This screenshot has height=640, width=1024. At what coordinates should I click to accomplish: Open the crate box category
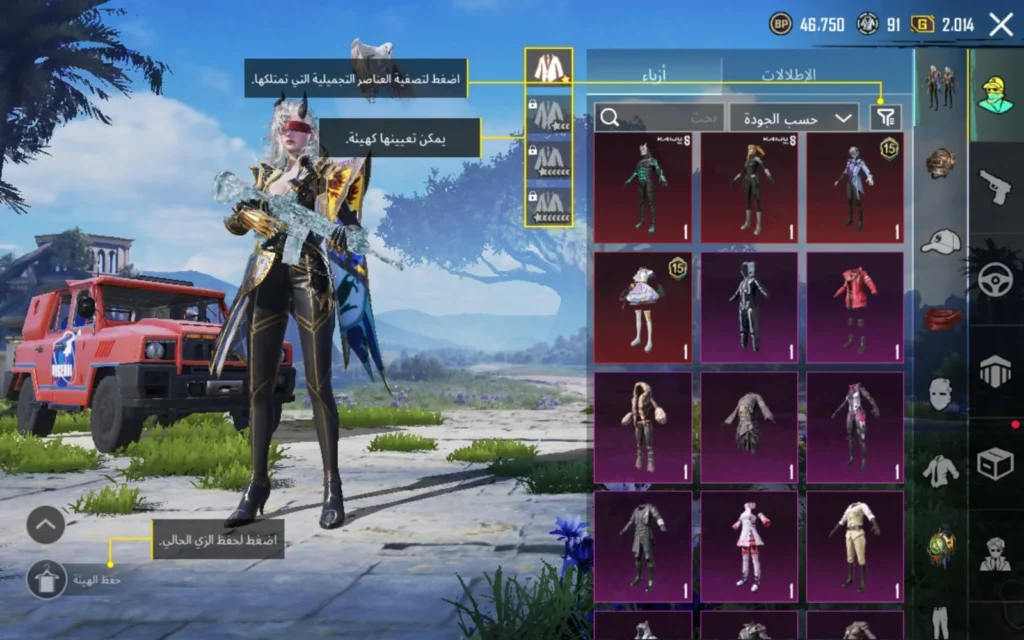click(995, 464)
